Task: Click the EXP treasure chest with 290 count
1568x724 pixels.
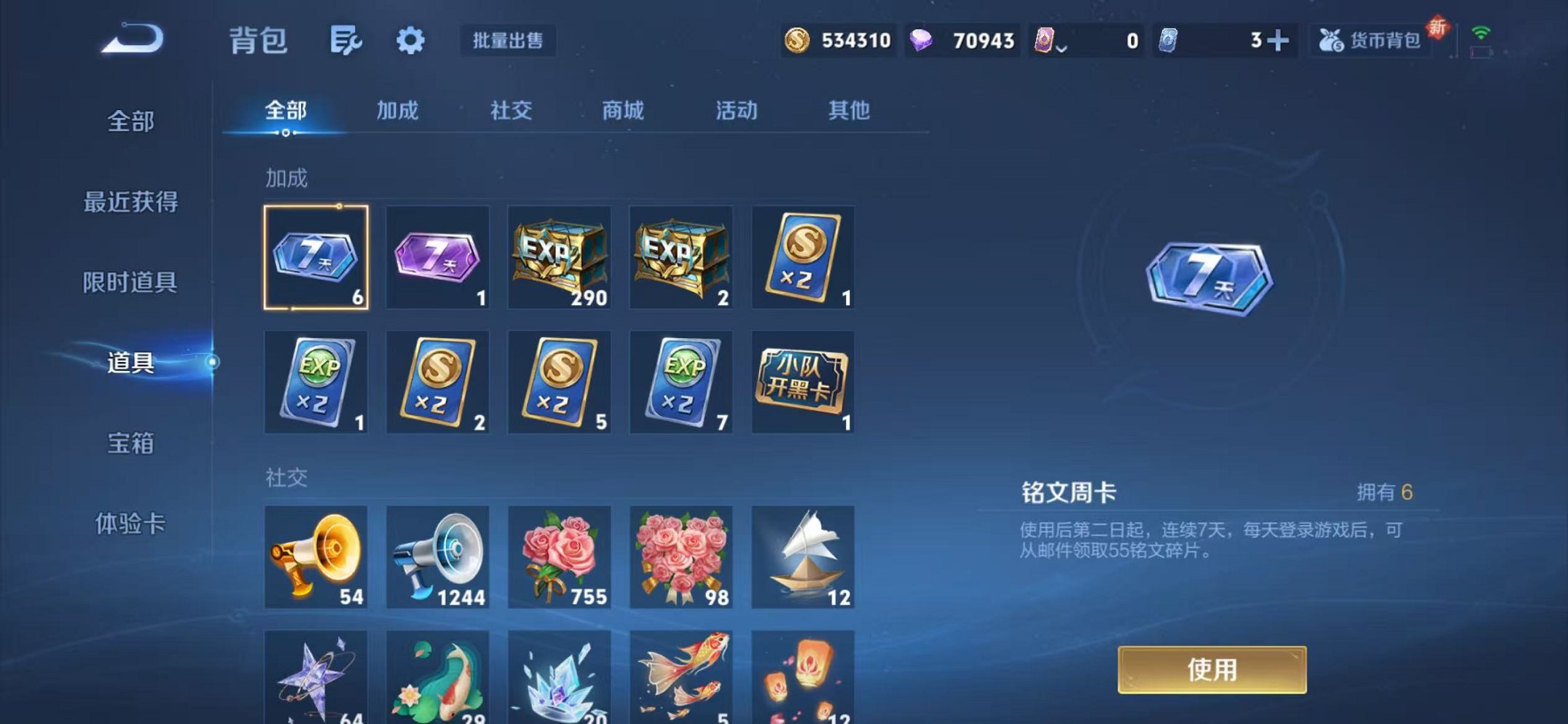Action: [x=560, y=259]
